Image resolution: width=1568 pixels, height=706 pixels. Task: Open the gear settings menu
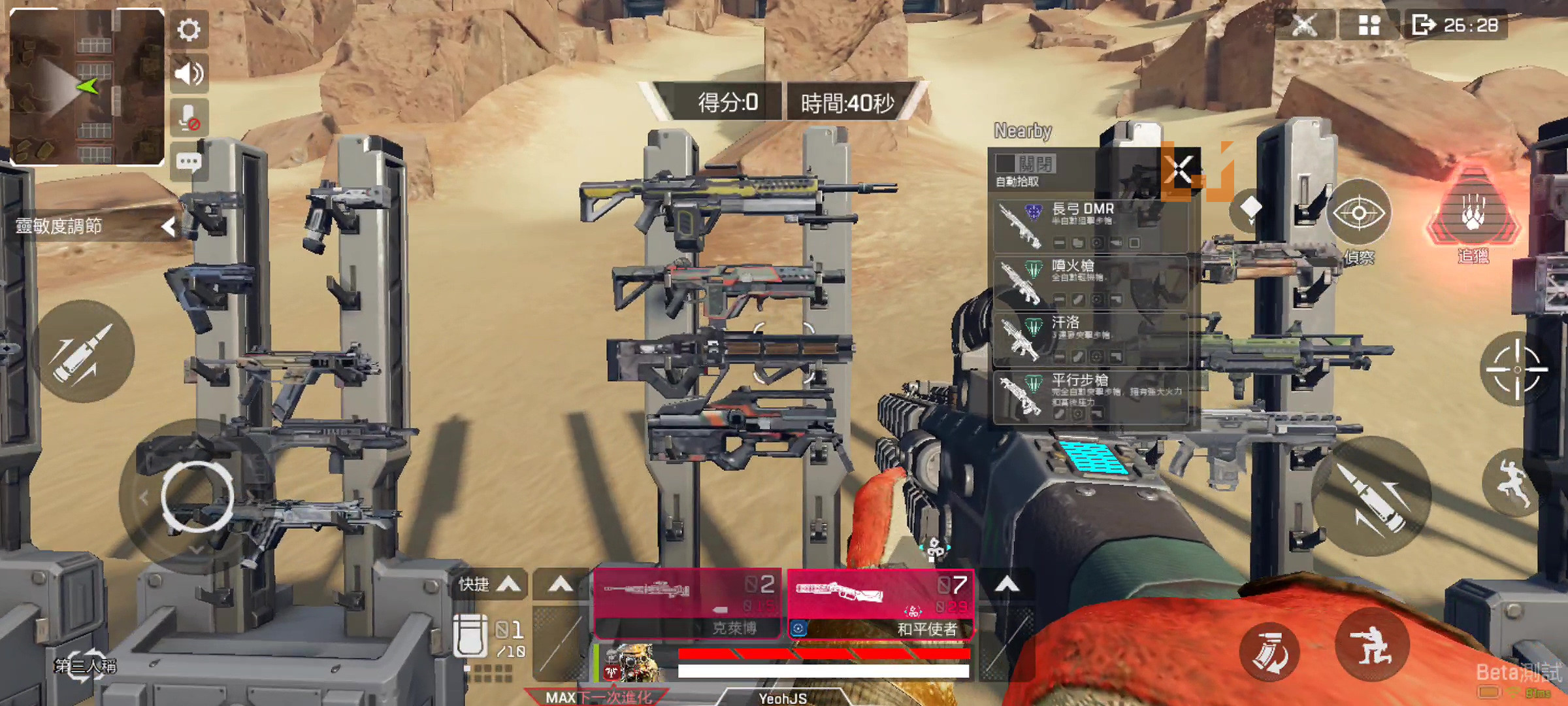point(189,29)
